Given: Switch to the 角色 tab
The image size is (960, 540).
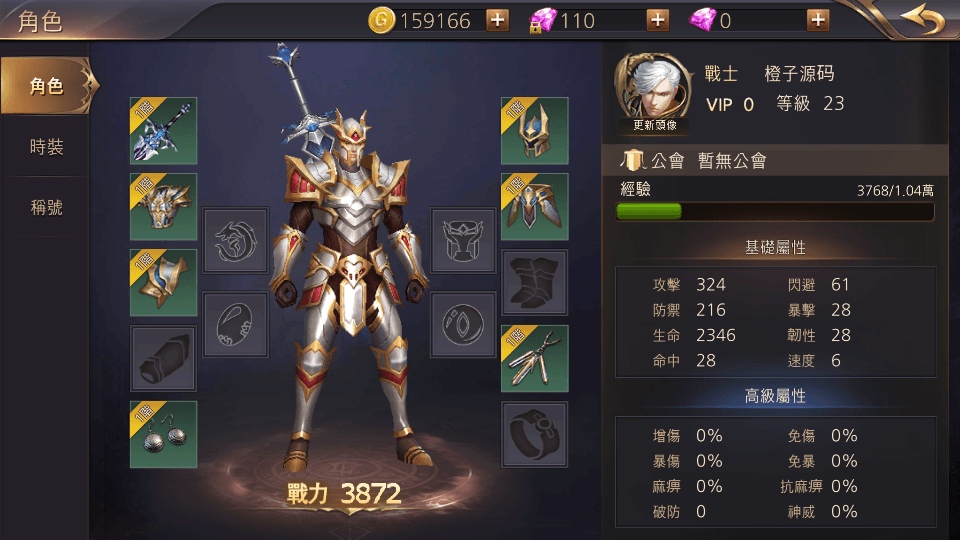Looking at the screenshot, I should 47,86.
